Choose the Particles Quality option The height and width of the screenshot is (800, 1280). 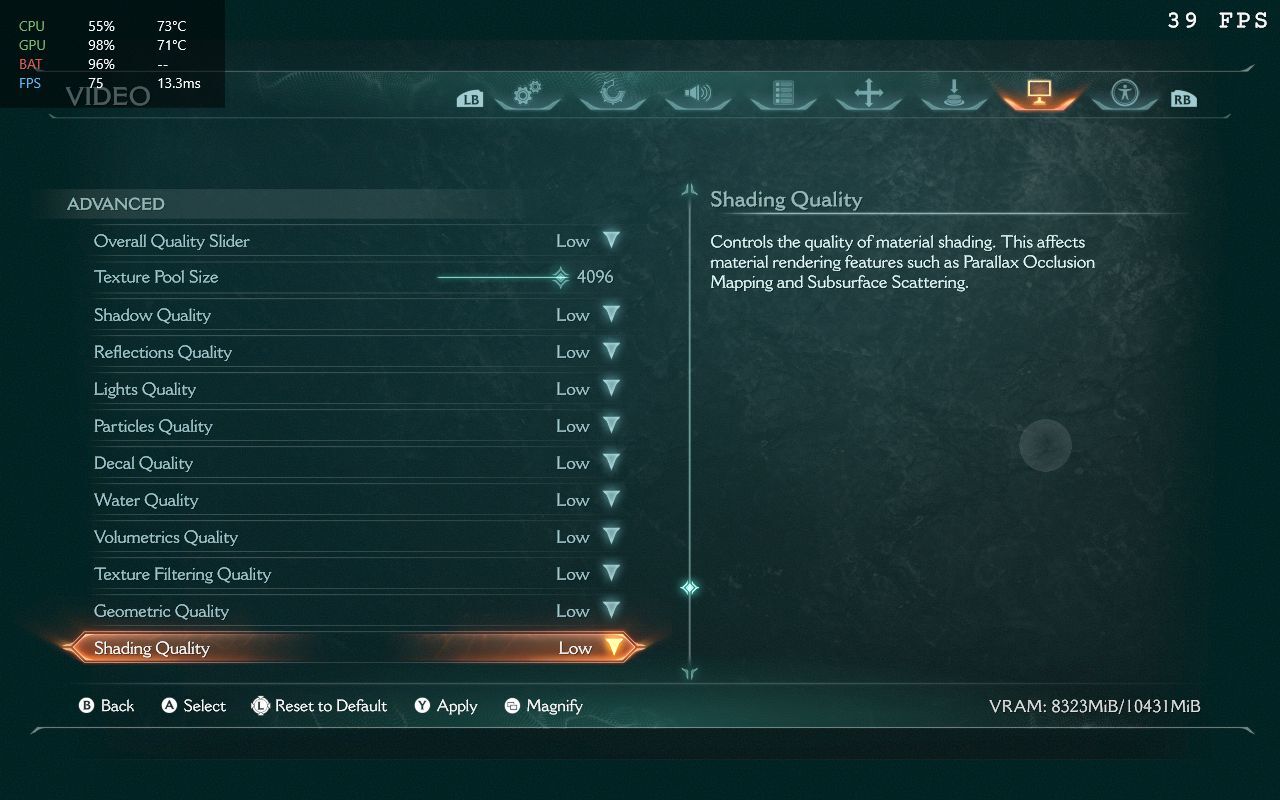(611, 426)
